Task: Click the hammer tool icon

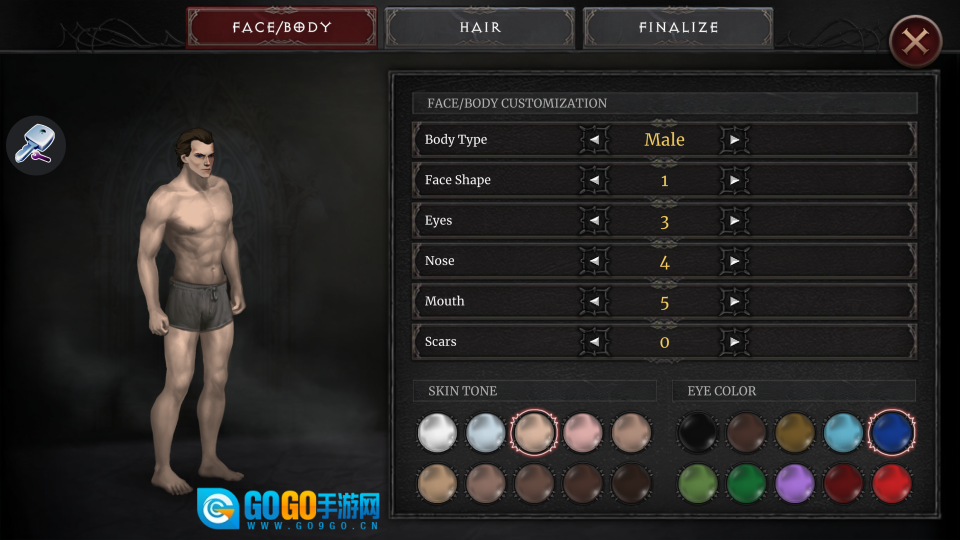Action: pos(36,144)
